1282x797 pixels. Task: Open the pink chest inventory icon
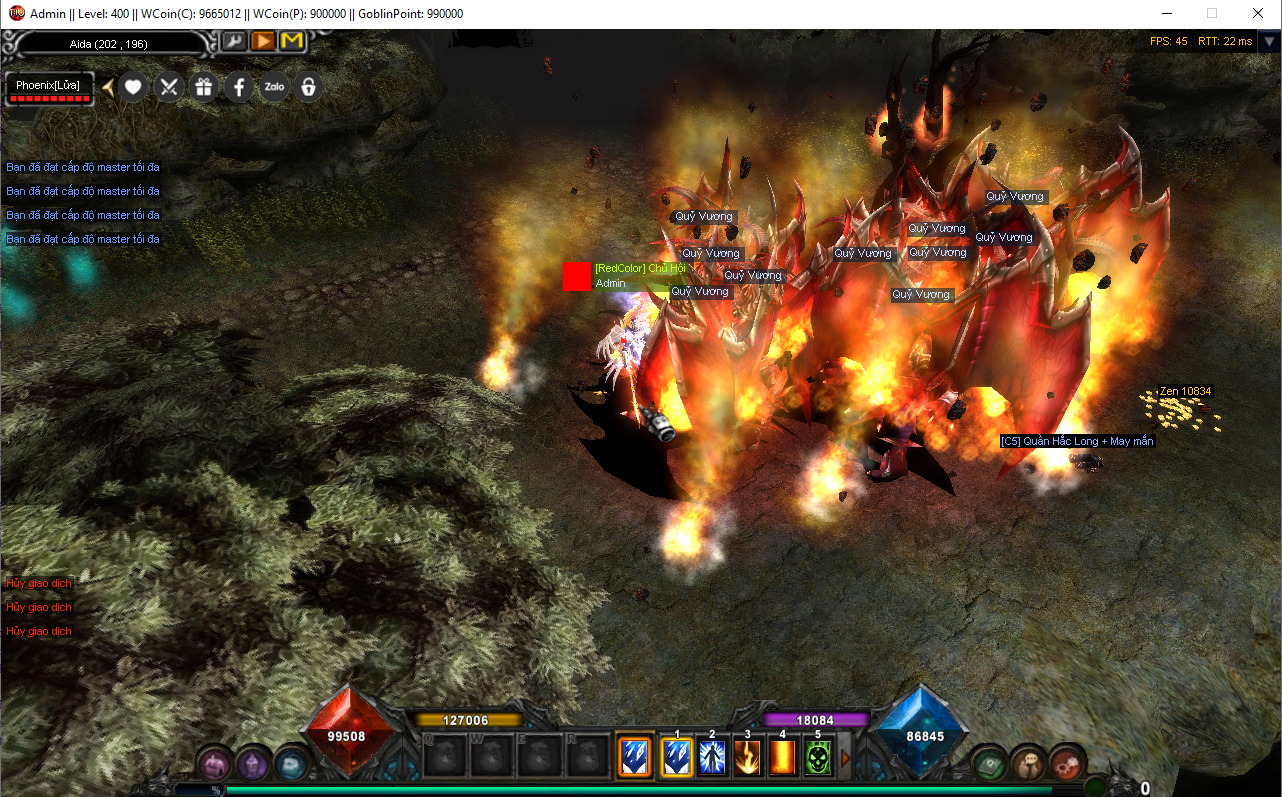214,764
